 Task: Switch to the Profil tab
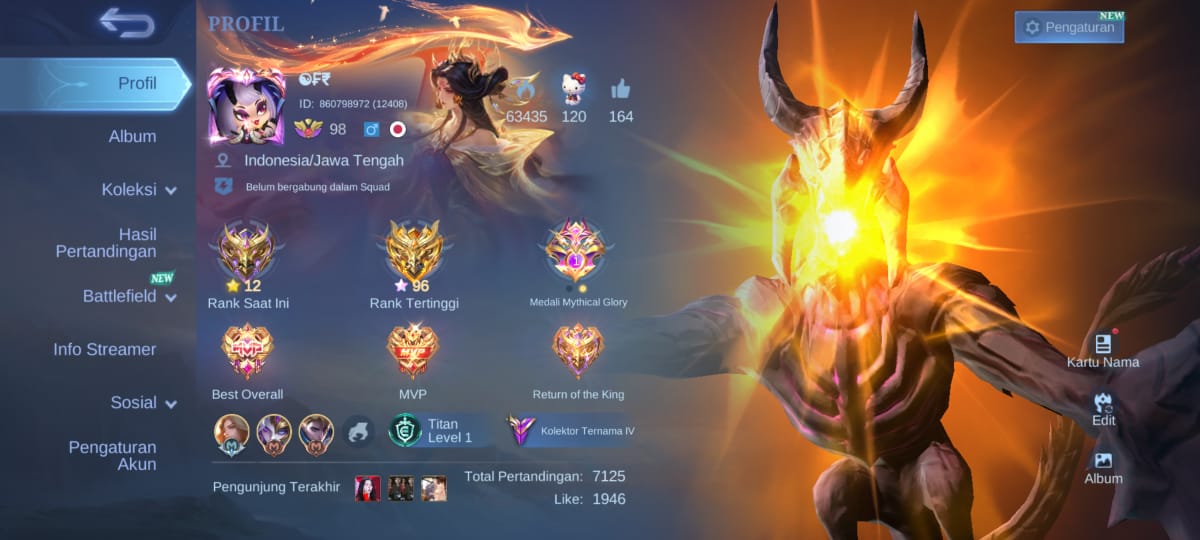click(x=137, y=83)
